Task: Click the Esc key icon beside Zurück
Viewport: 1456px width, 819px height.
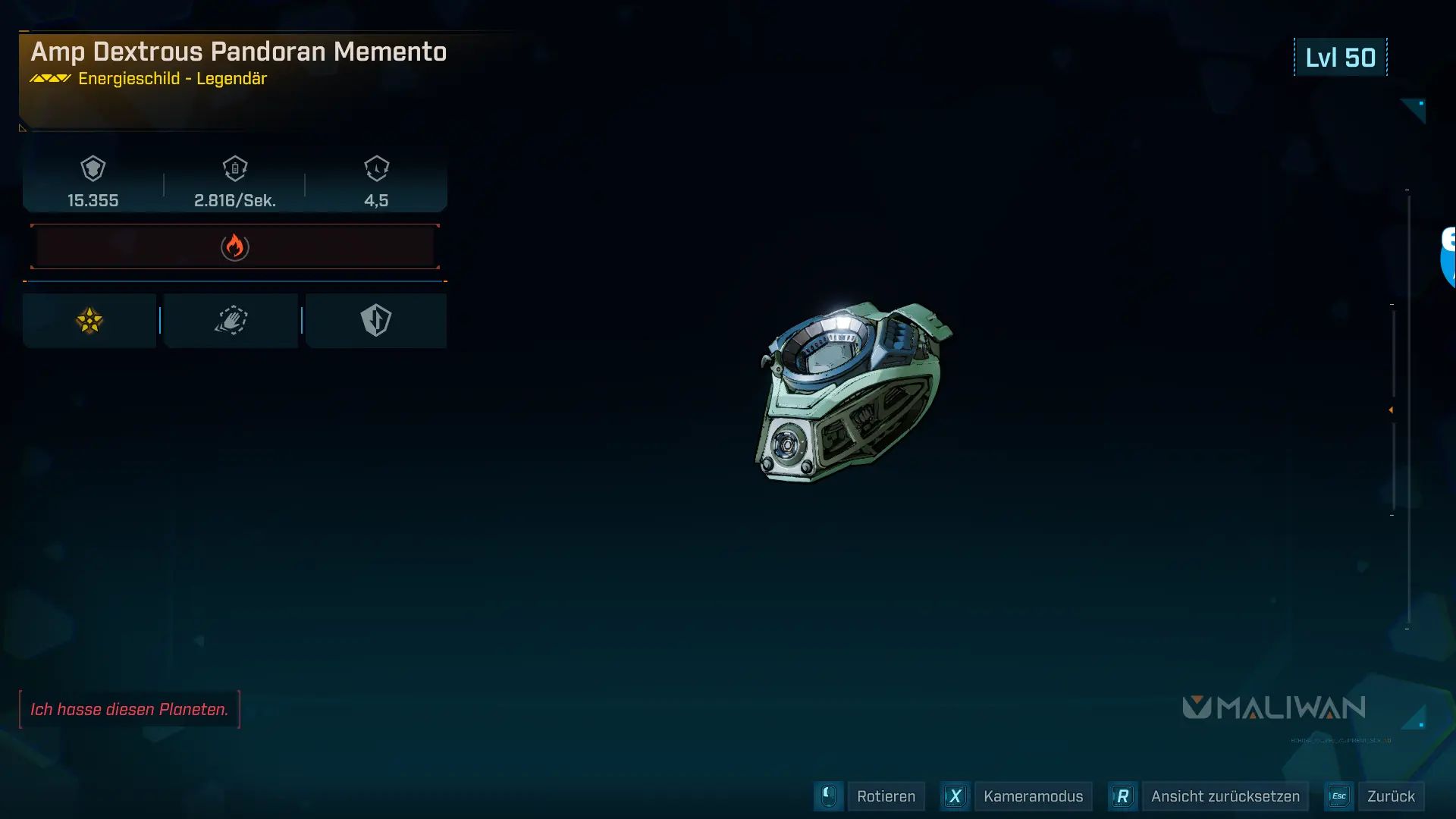Action: click(x=1339, y=796)
